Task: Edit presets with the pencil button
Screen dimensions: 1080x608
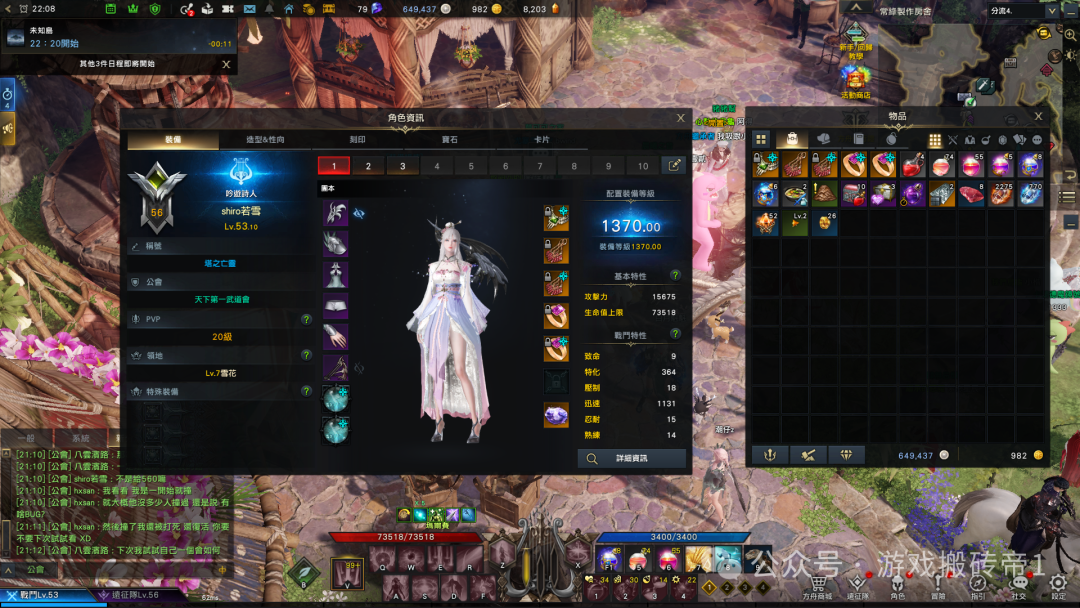Action: click(x=674, y=166)
